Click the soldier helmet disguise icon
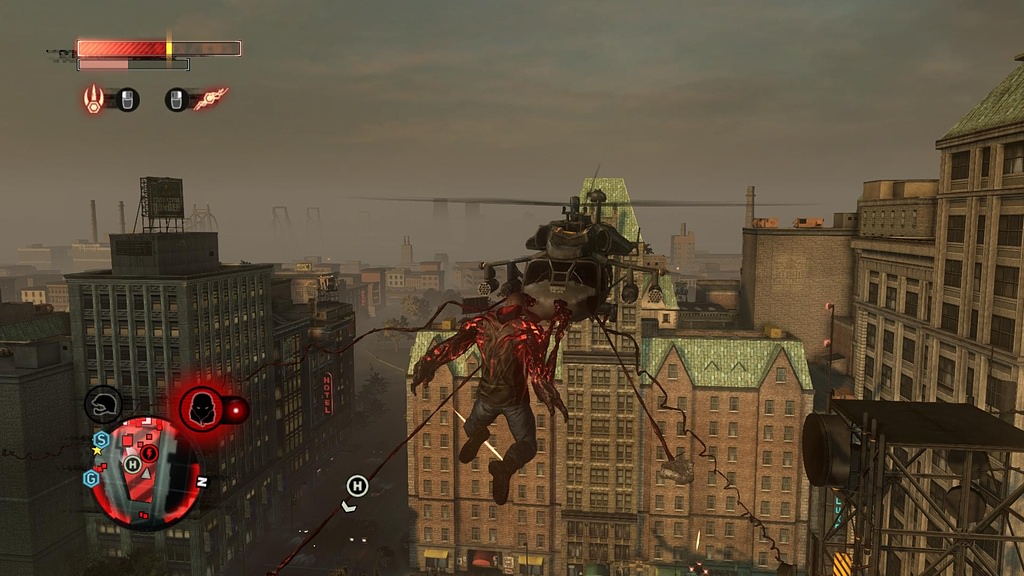The height and width of the screenshot is (576, 1024). 103,404
